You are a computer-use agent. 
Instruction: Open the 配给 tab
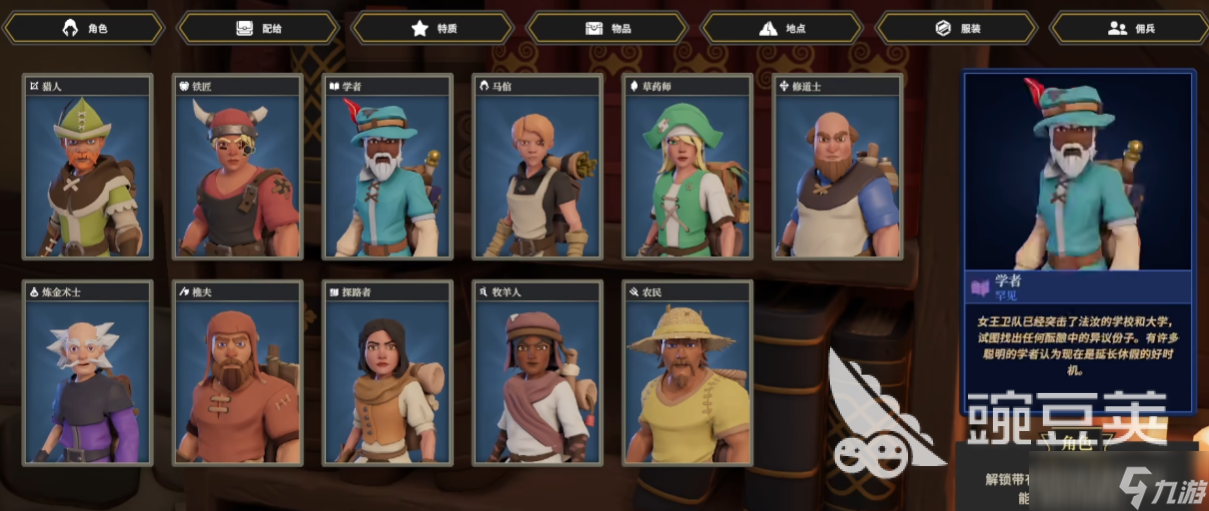(x=258, y=28)
